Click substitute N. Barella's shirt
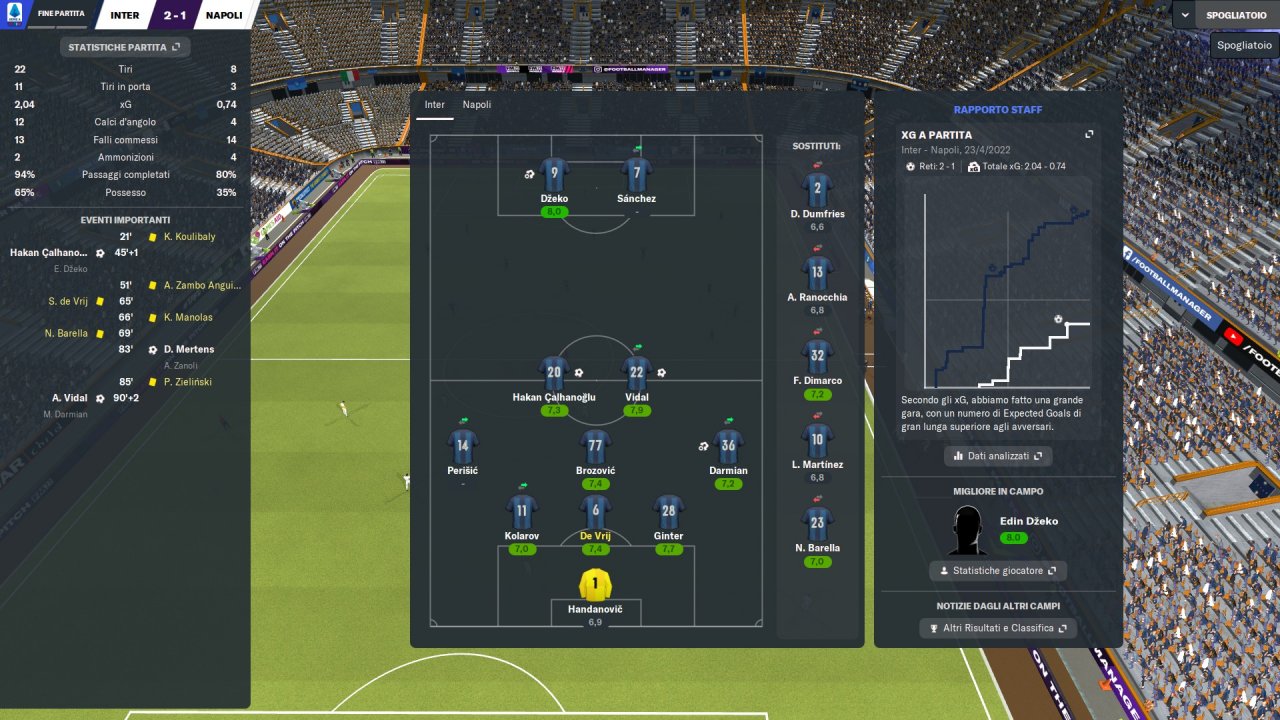 817,523
